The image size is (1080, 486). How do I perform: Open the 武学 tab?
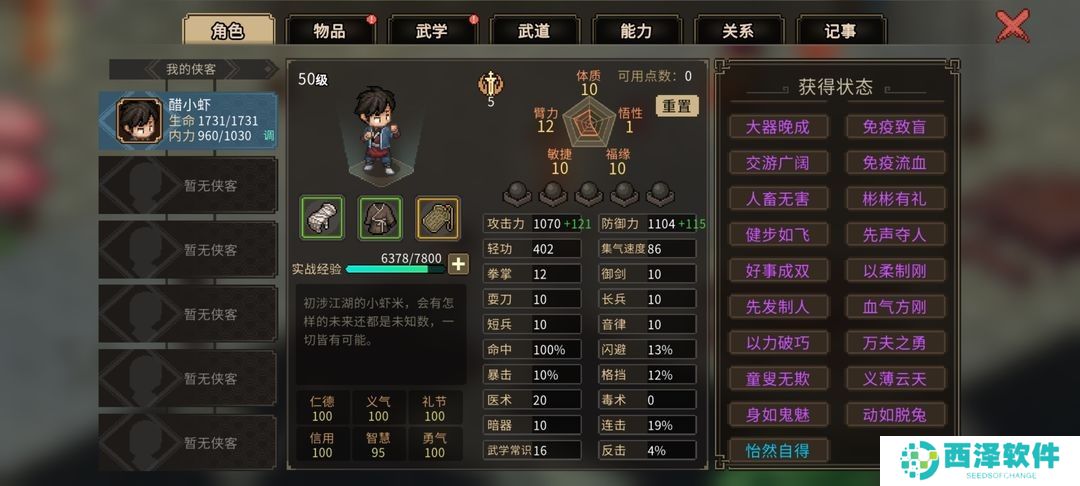pyautogui.click(x=432, y=30)
